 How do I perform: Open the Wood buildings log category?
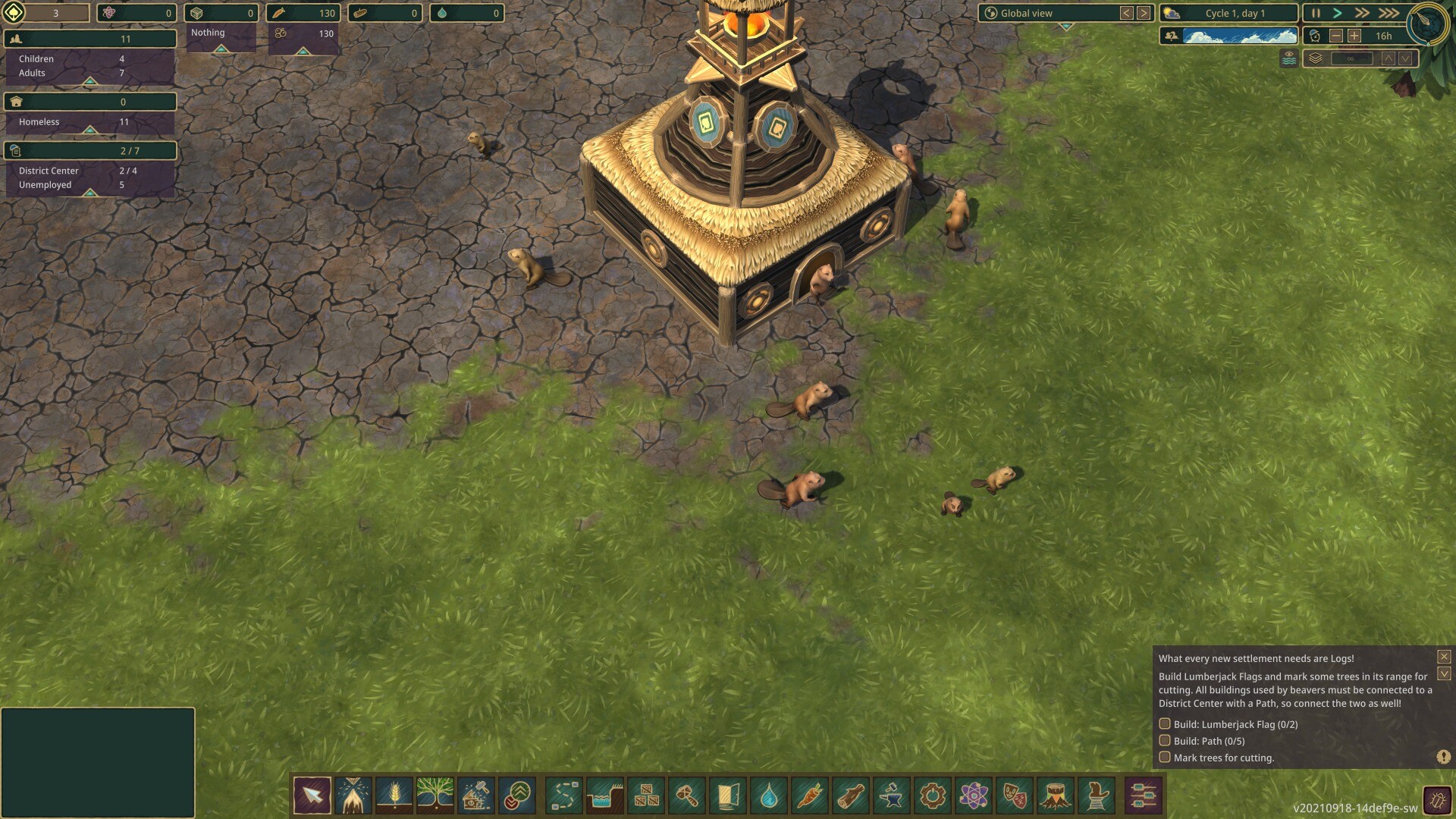point(851,795)
